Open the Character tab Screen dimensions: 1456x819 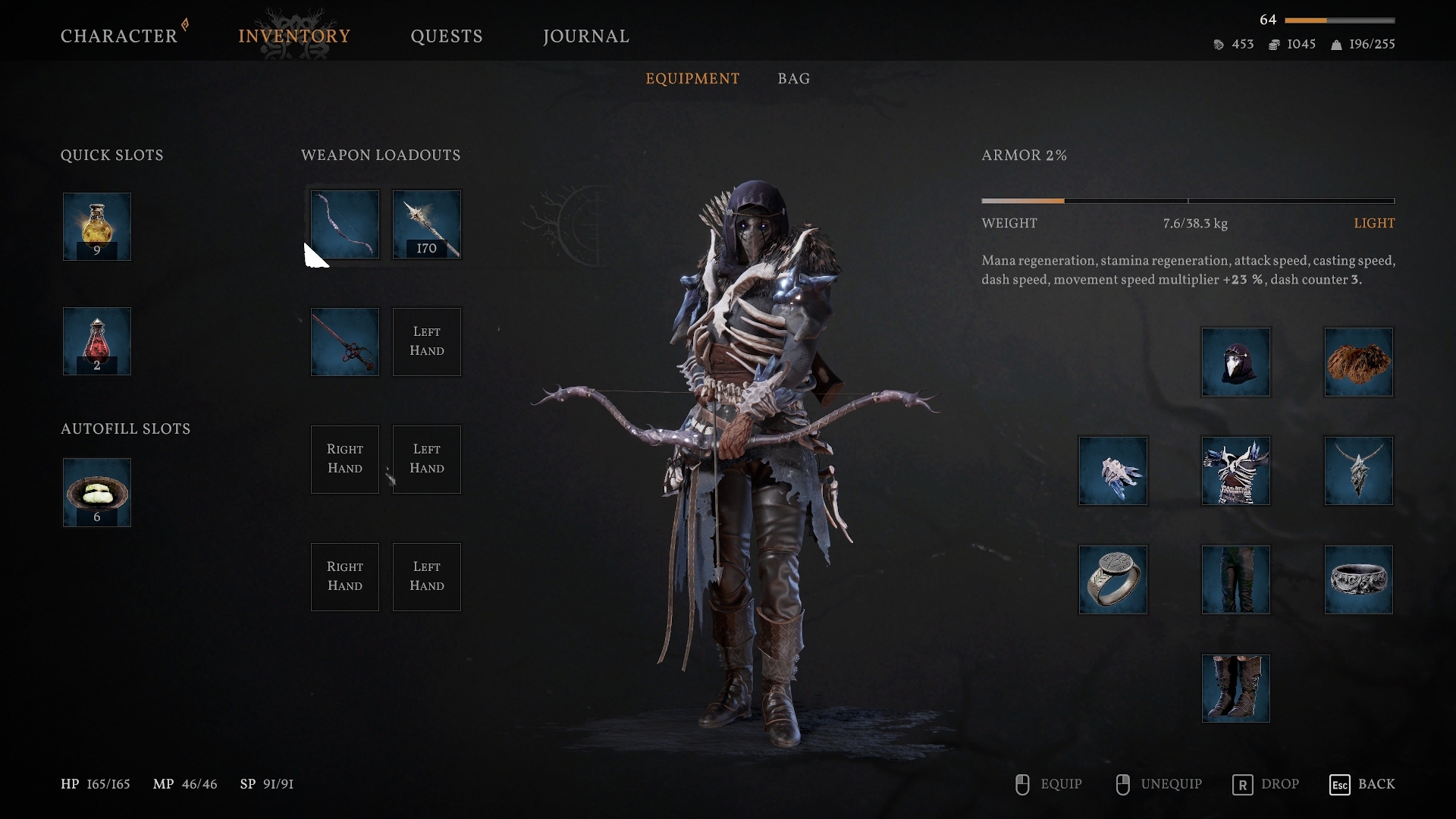tap(119, 36)
